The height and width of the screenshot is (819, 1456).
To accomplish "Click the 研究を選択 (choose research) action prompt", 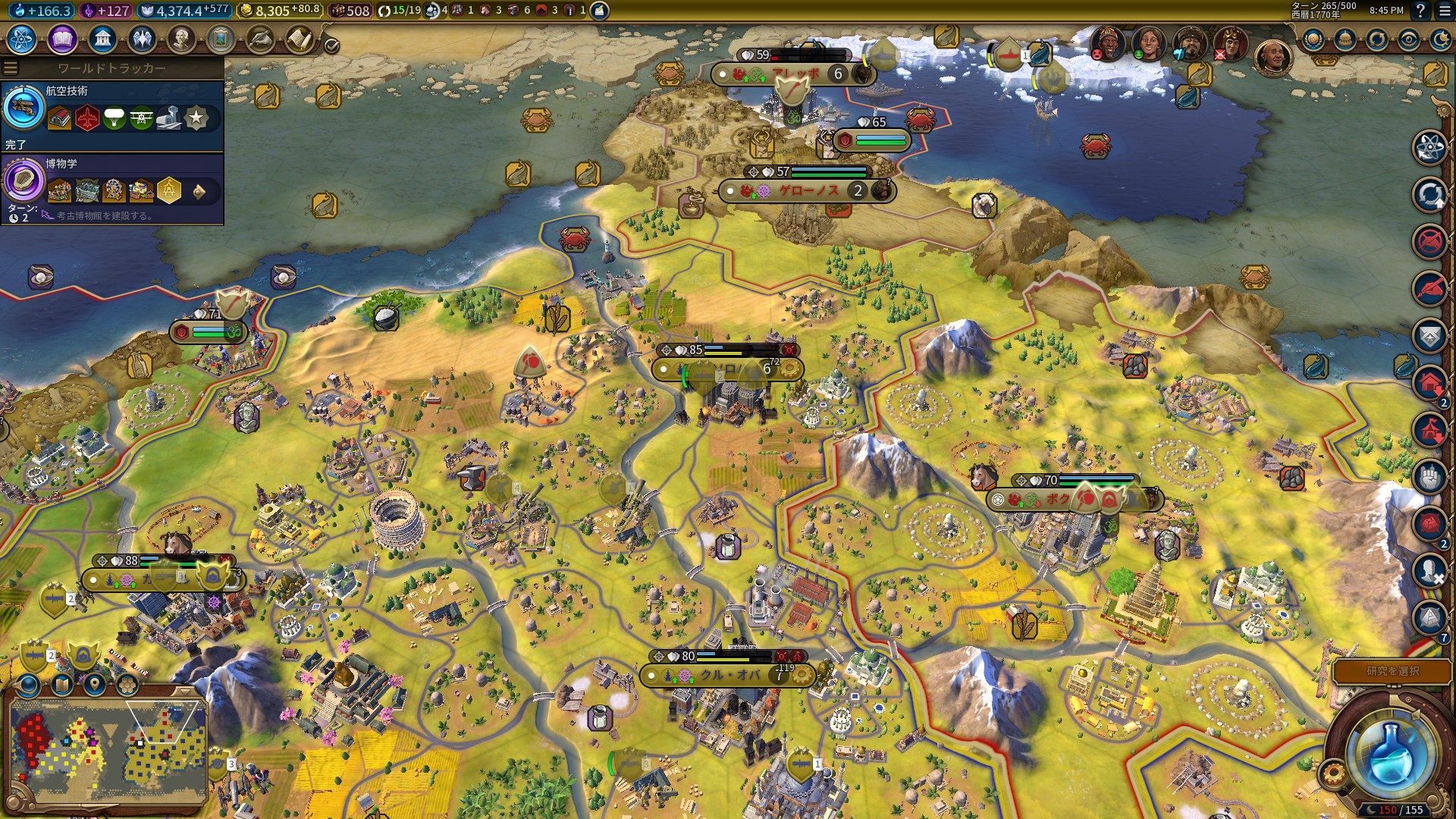I will pos(1392,671).
